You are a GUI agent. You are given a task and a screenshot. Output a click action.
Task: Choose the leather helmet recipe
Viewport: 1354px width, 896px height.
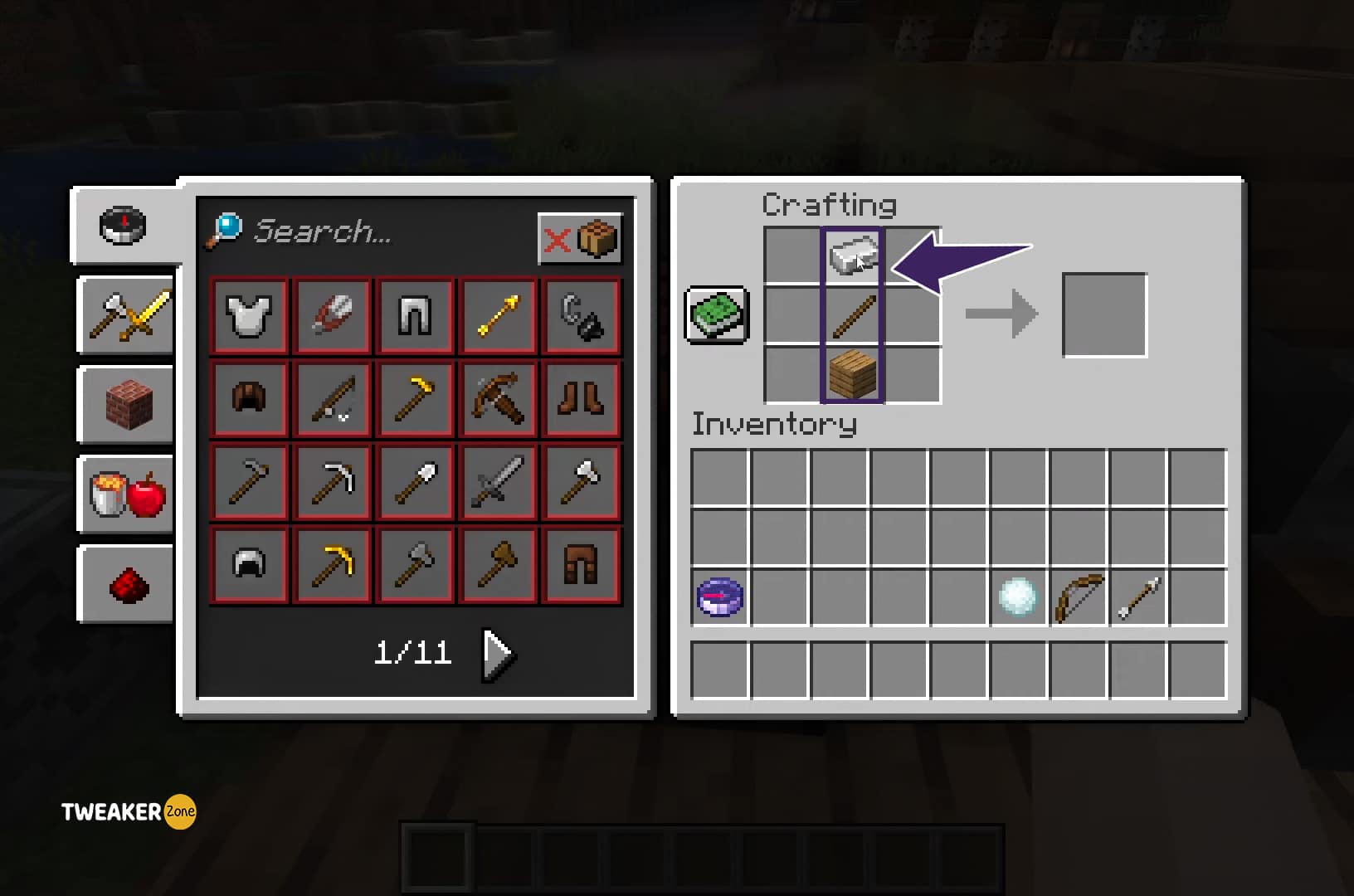click(x=249, y=398)
